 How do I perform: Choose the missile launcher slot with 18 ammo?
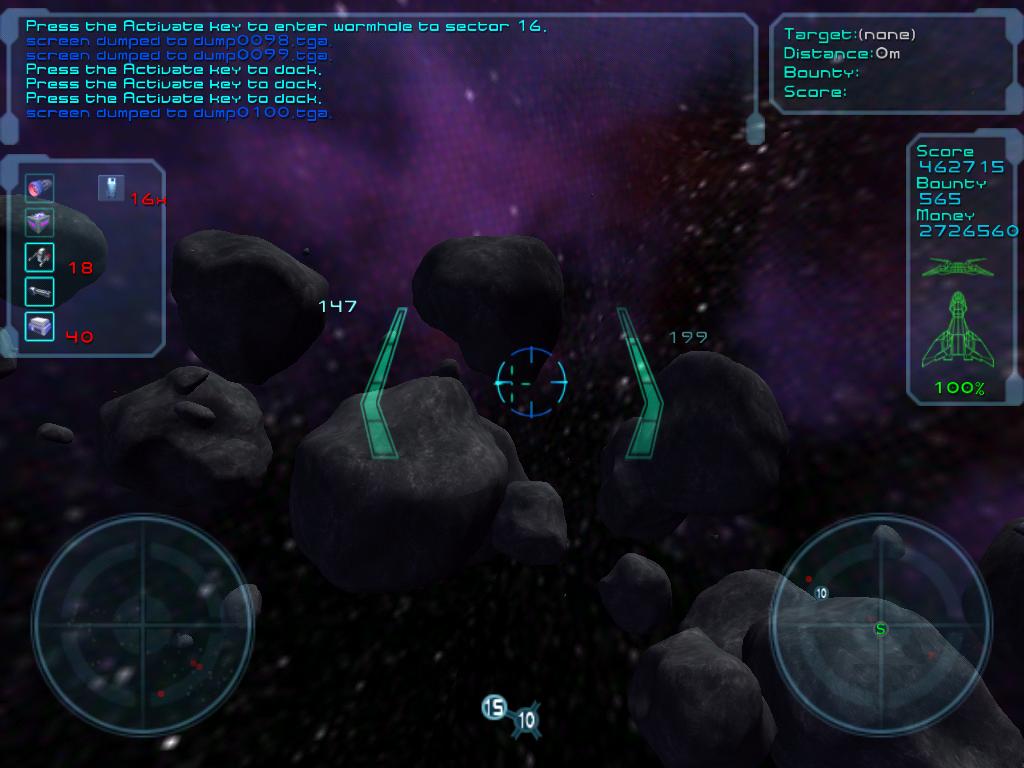[40, 258]
